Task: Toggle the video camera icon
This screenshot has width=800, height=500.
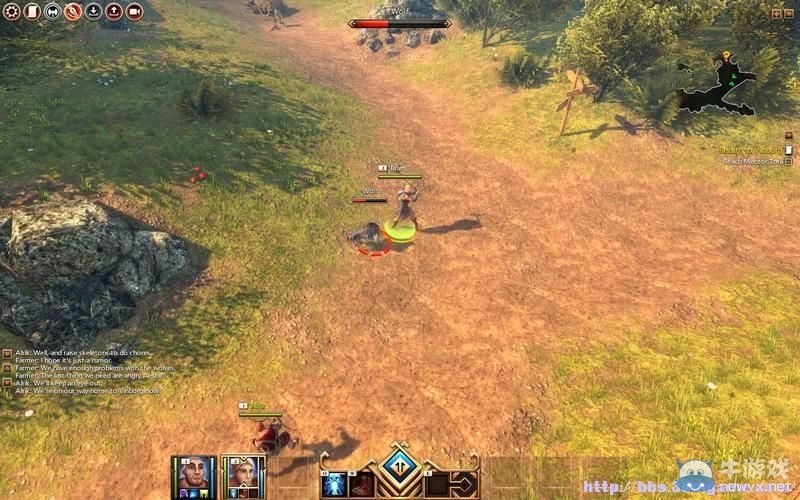Action: pos(134,12)
